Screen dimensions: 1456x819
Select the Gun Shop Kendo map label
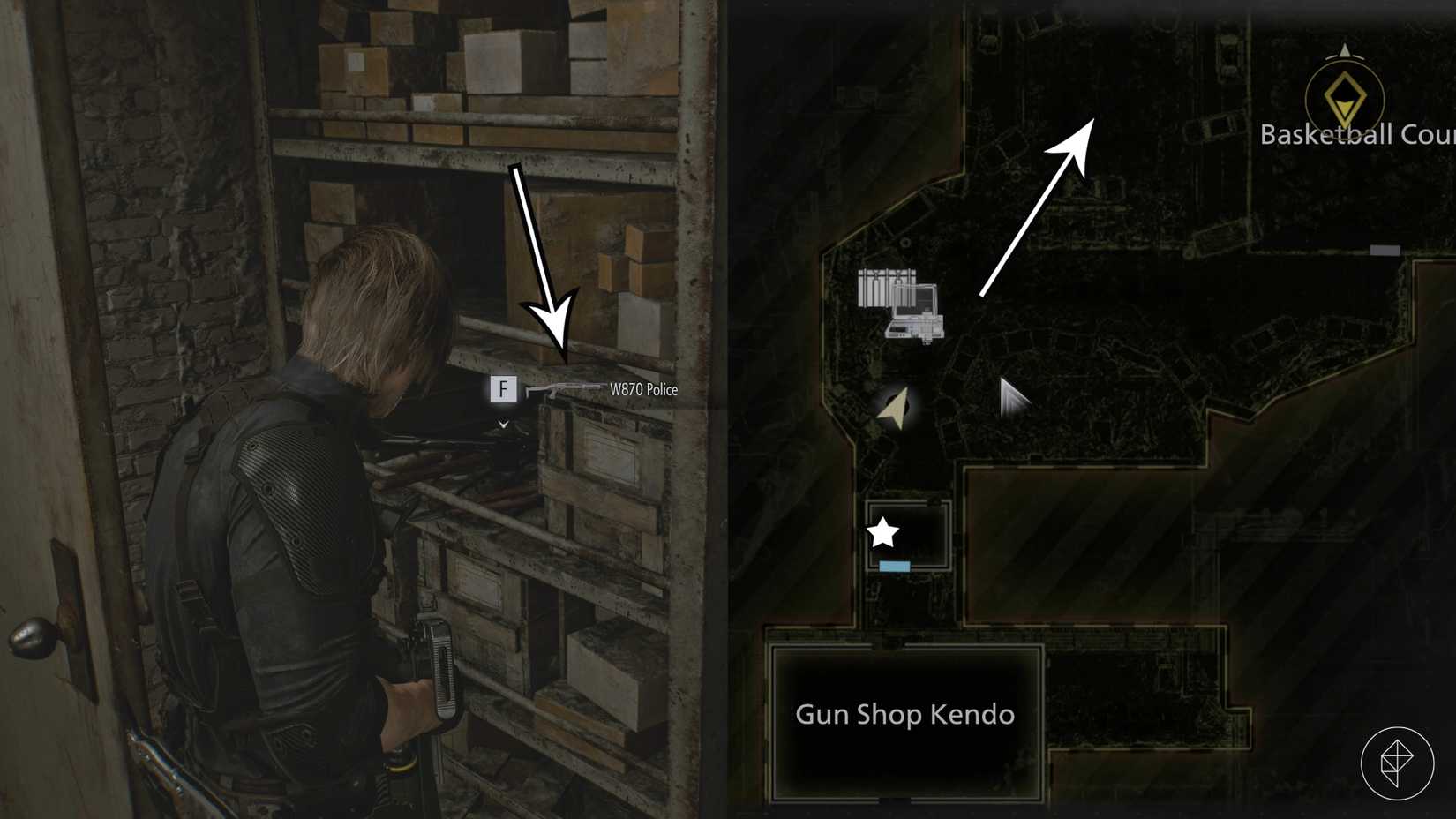[x=904, y=715]
